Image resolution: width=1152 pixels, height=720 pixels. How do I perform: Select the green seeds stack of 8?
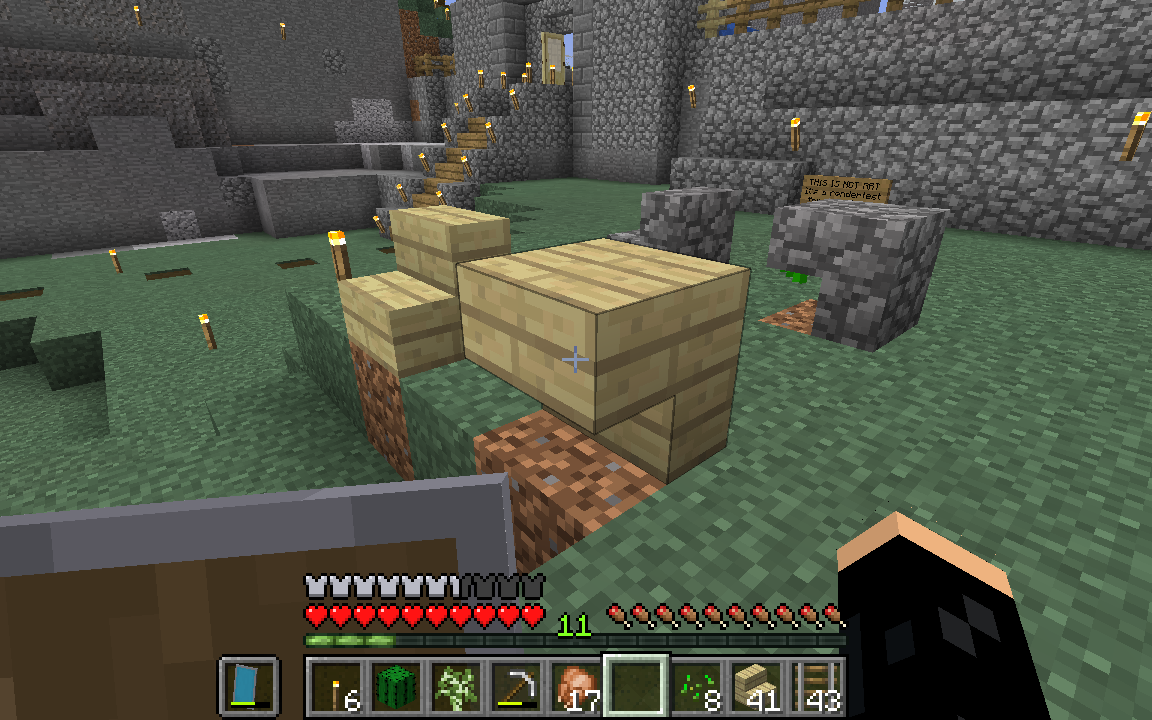click(696, 687)
